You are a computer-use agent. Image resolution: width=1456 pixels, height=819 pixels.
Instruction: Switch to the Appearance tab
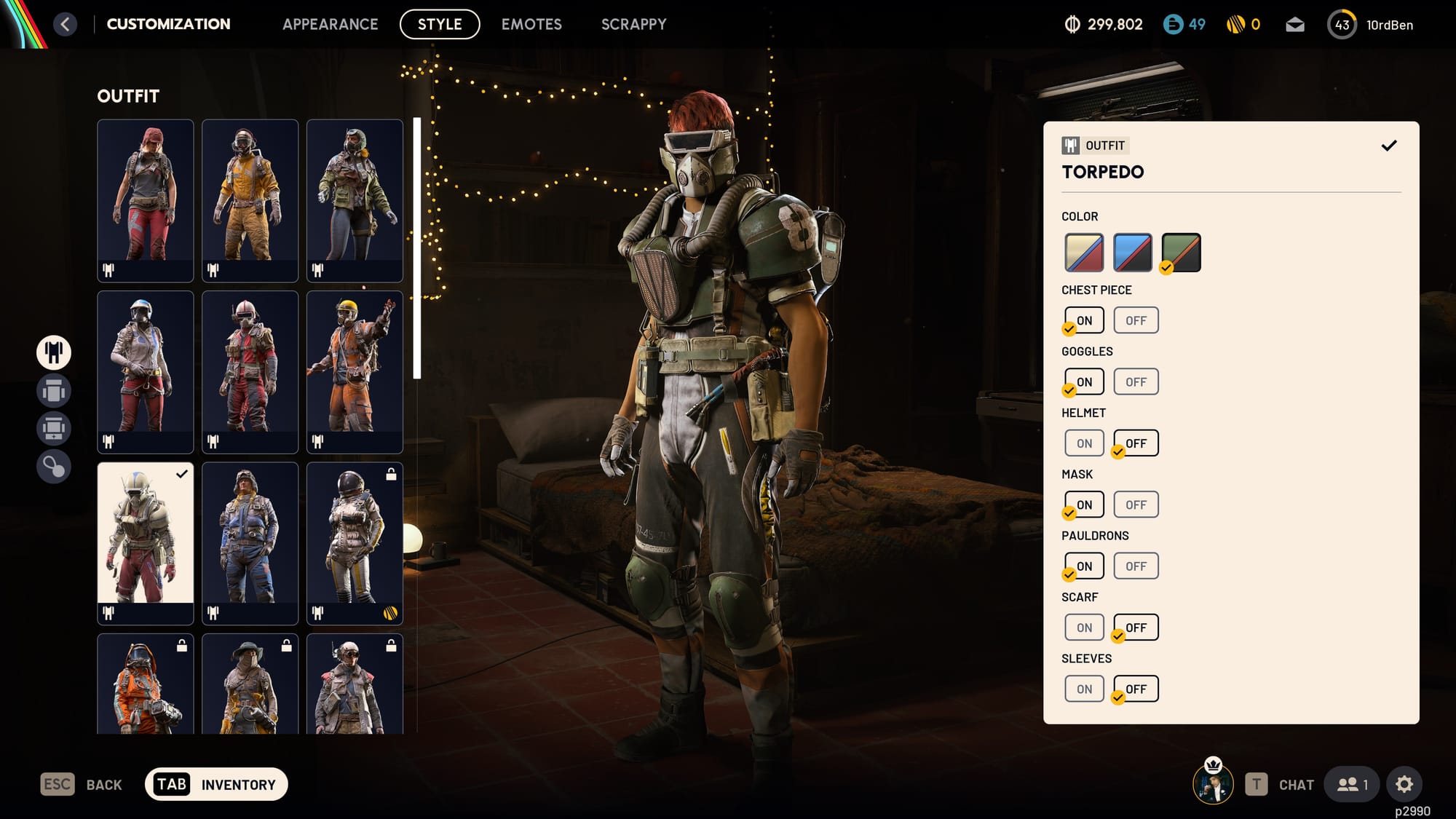point(330,24)
